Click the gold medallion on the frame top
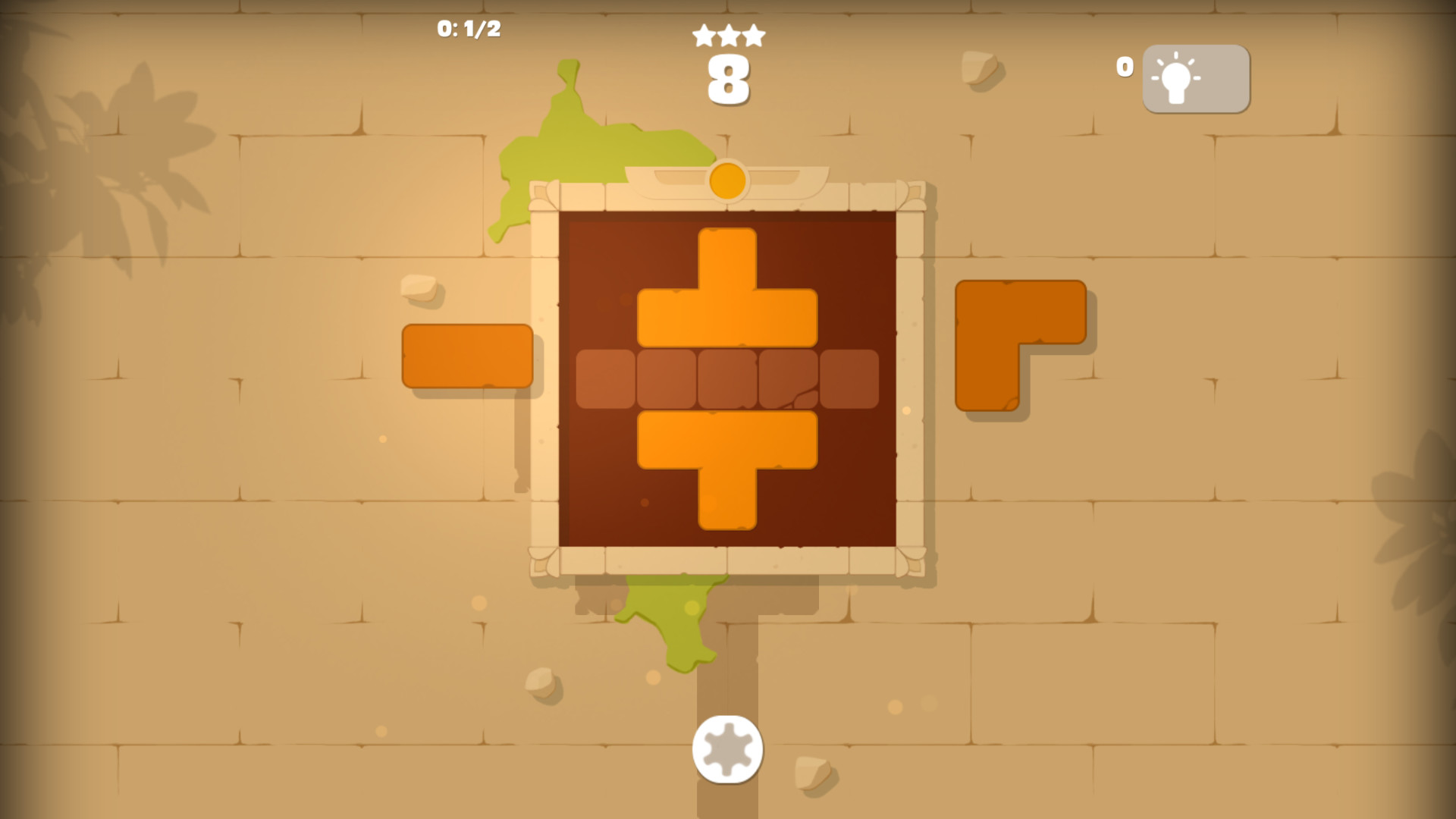 (727, 182)
